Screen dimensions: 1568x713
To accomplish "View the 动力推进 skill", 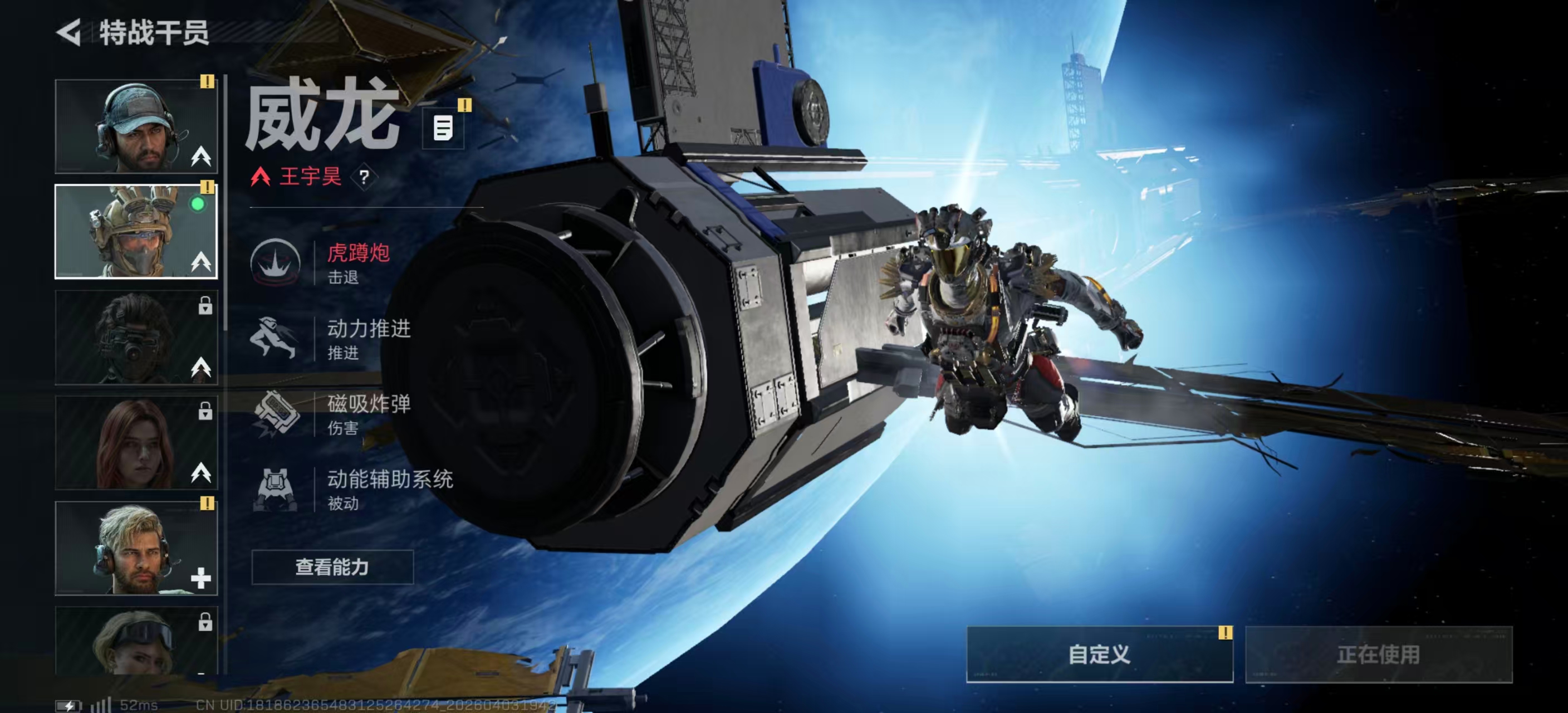I will coord(341,339).
